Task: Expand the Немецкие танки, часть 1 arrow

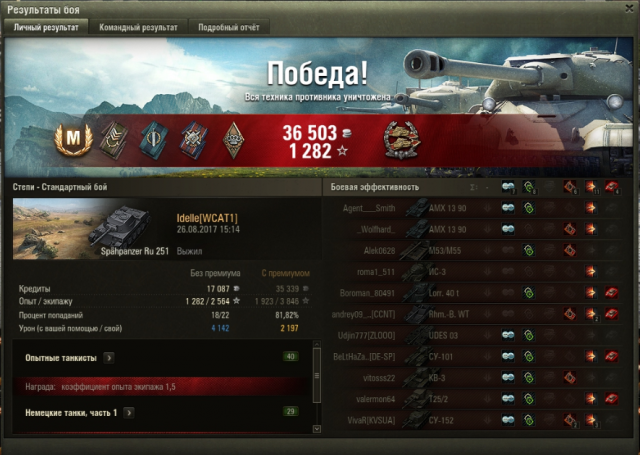Action: pyautogui.click(x=127, y=412)
